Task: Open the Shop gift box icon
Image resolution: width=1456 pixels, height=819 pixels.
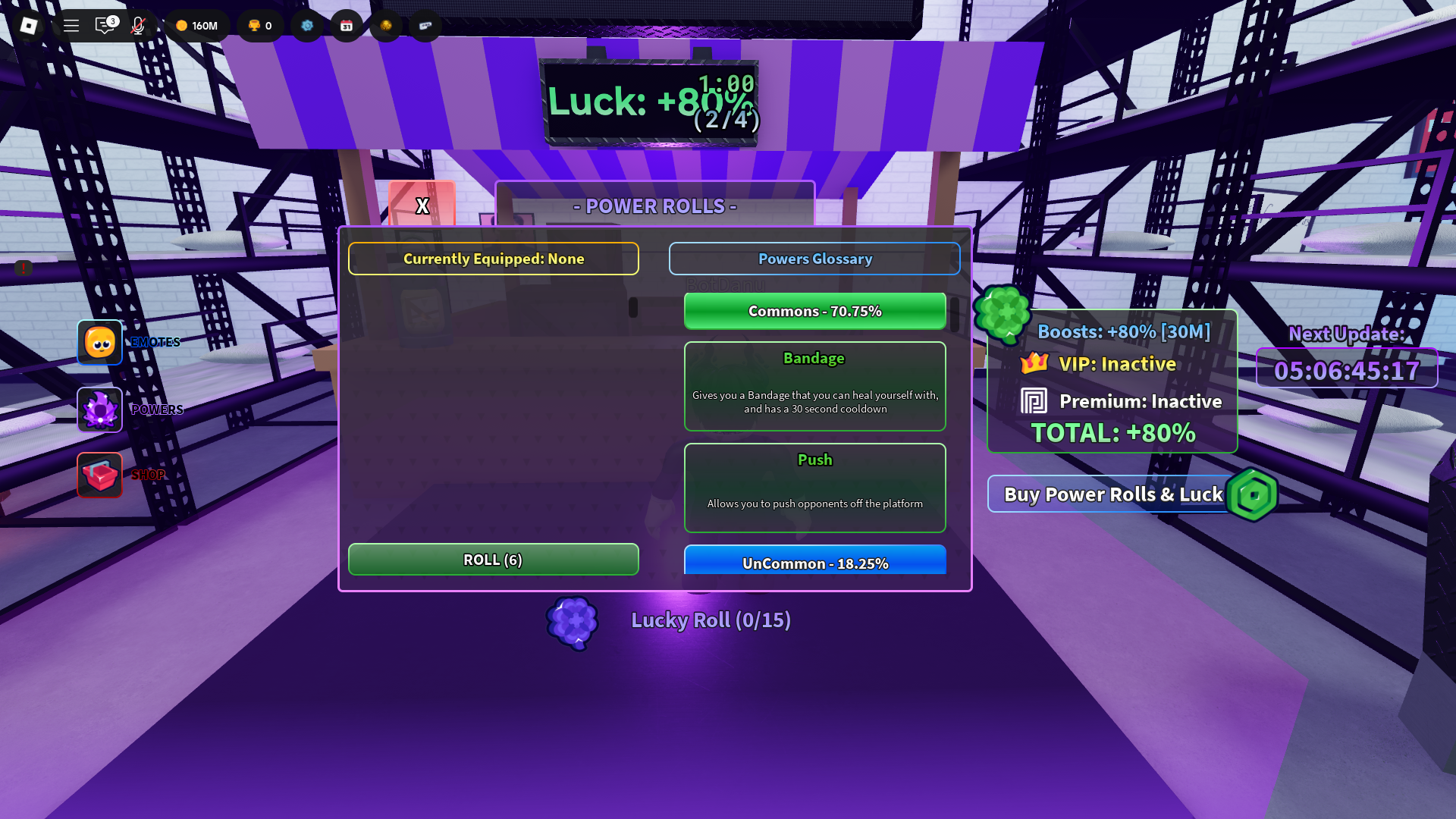Action: tap(99, 475)
